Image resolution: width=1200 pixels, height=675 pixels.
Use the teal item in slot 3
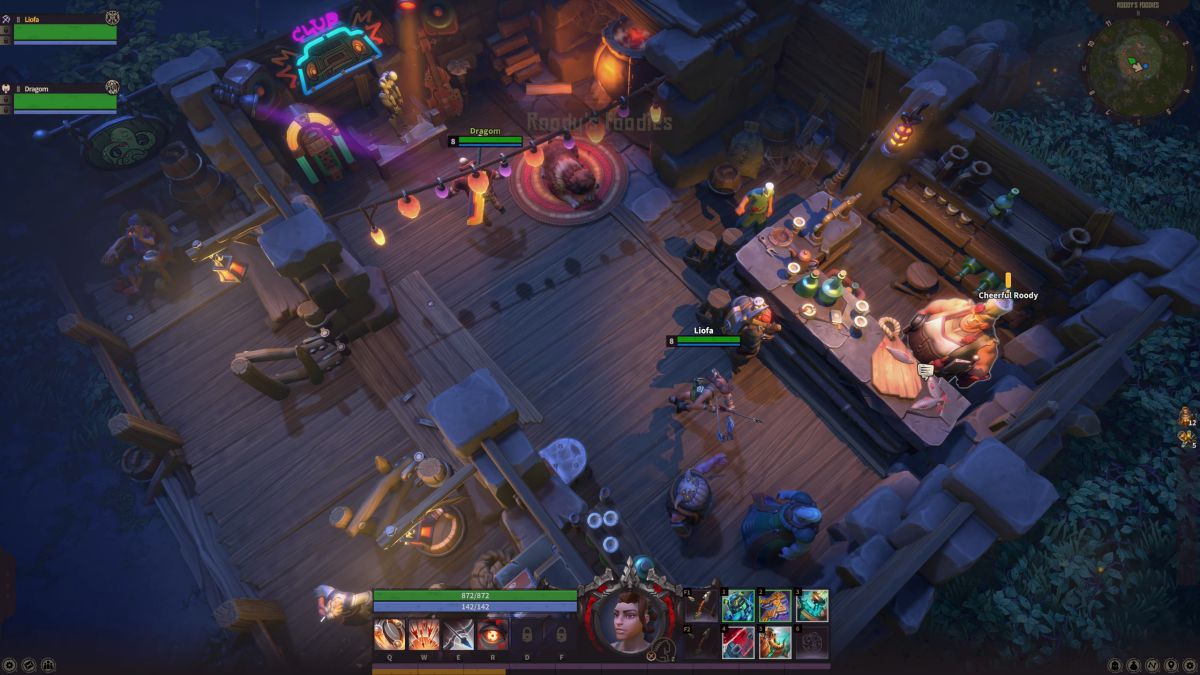coord(812,606)
